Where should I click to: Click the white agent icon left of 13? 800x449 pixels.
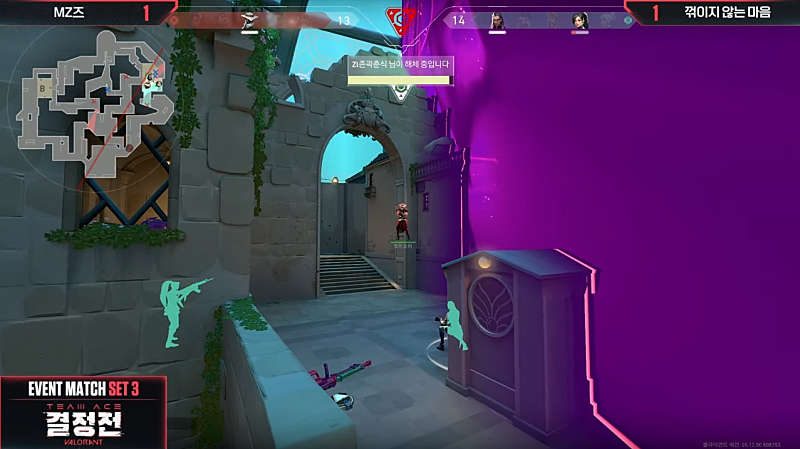point(250,20)
